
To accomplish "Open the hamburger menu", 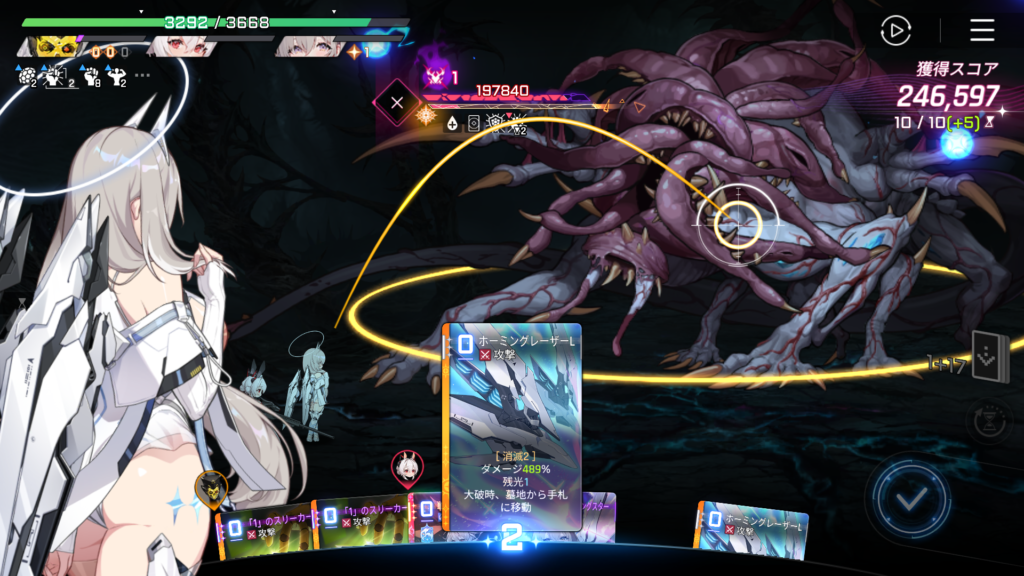I will (x=982, y=31).
